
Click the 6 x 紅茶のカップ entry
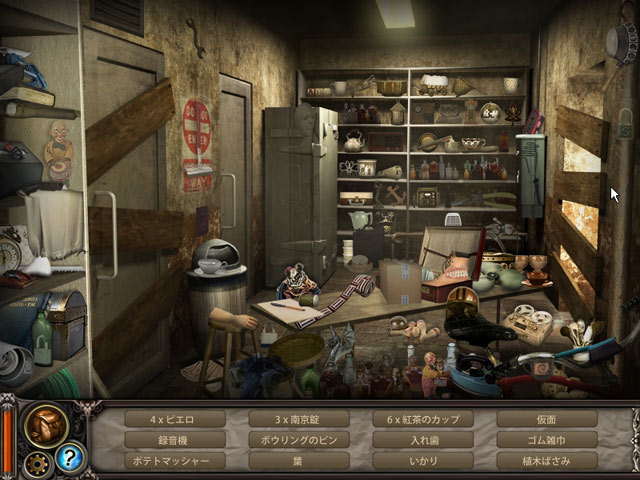pos(422,419)
